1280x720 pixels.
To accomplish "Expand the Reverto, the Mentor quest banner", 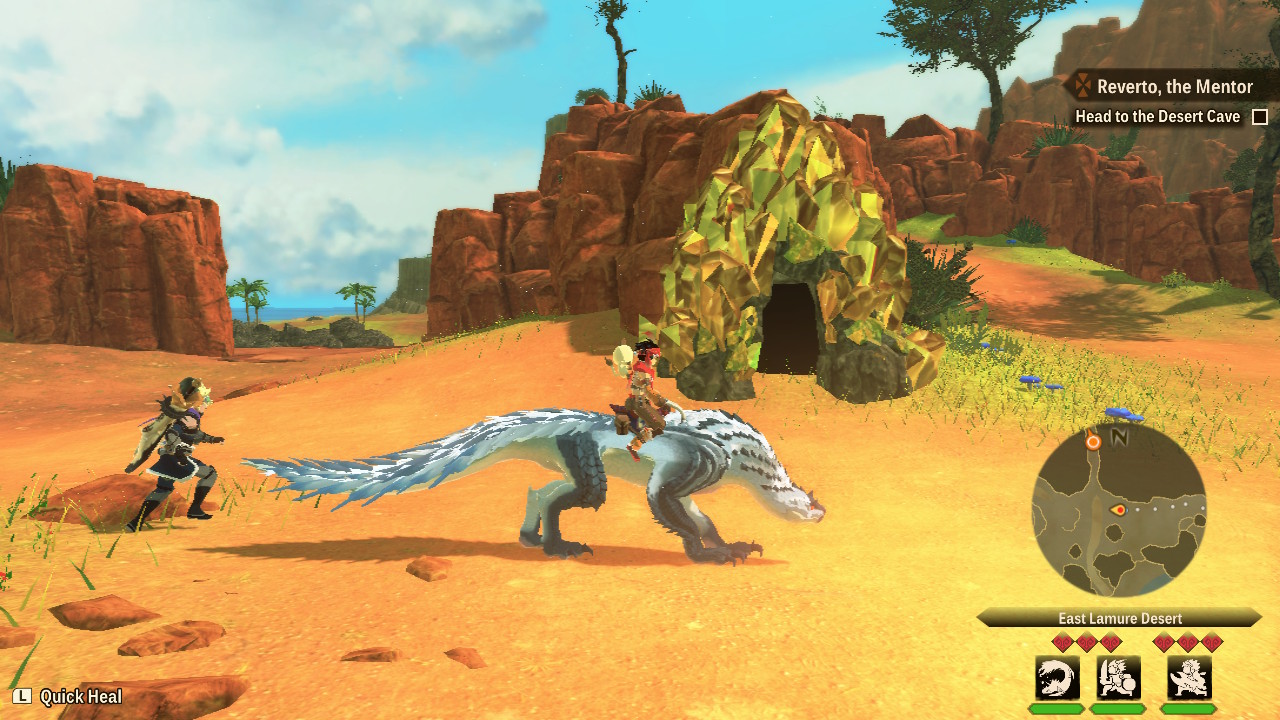I will (1175, 86).
